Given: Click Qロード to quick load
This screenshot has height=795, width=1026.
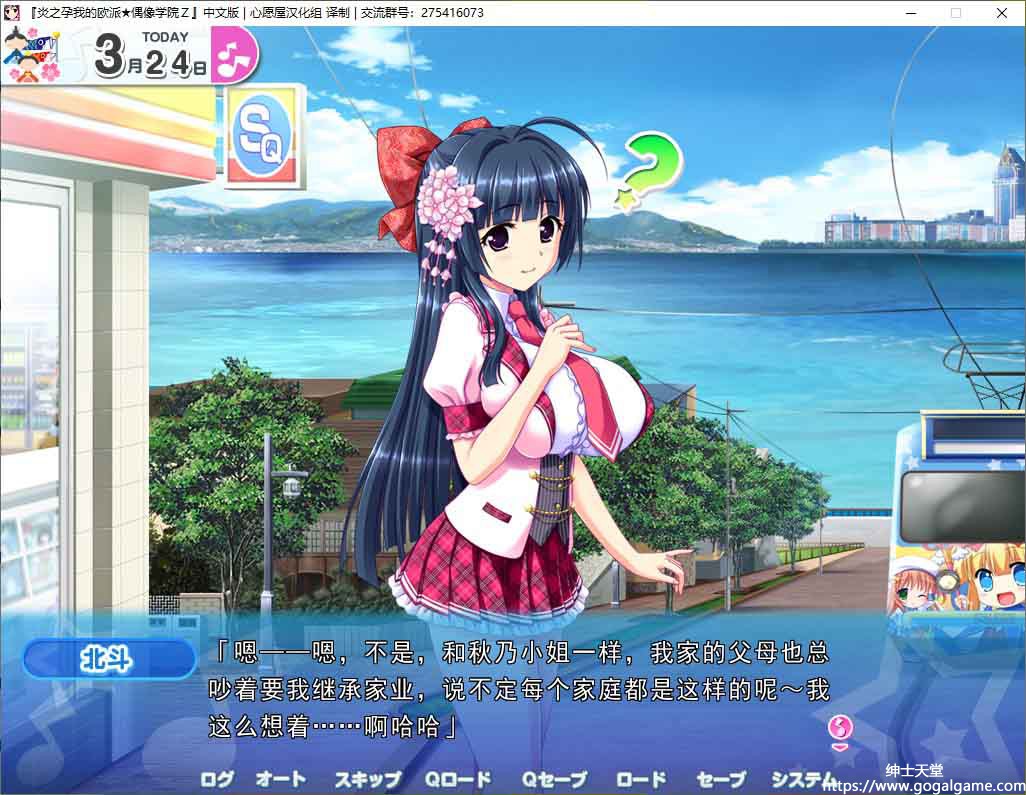Looking at the screenshot, I should [458, 779].
